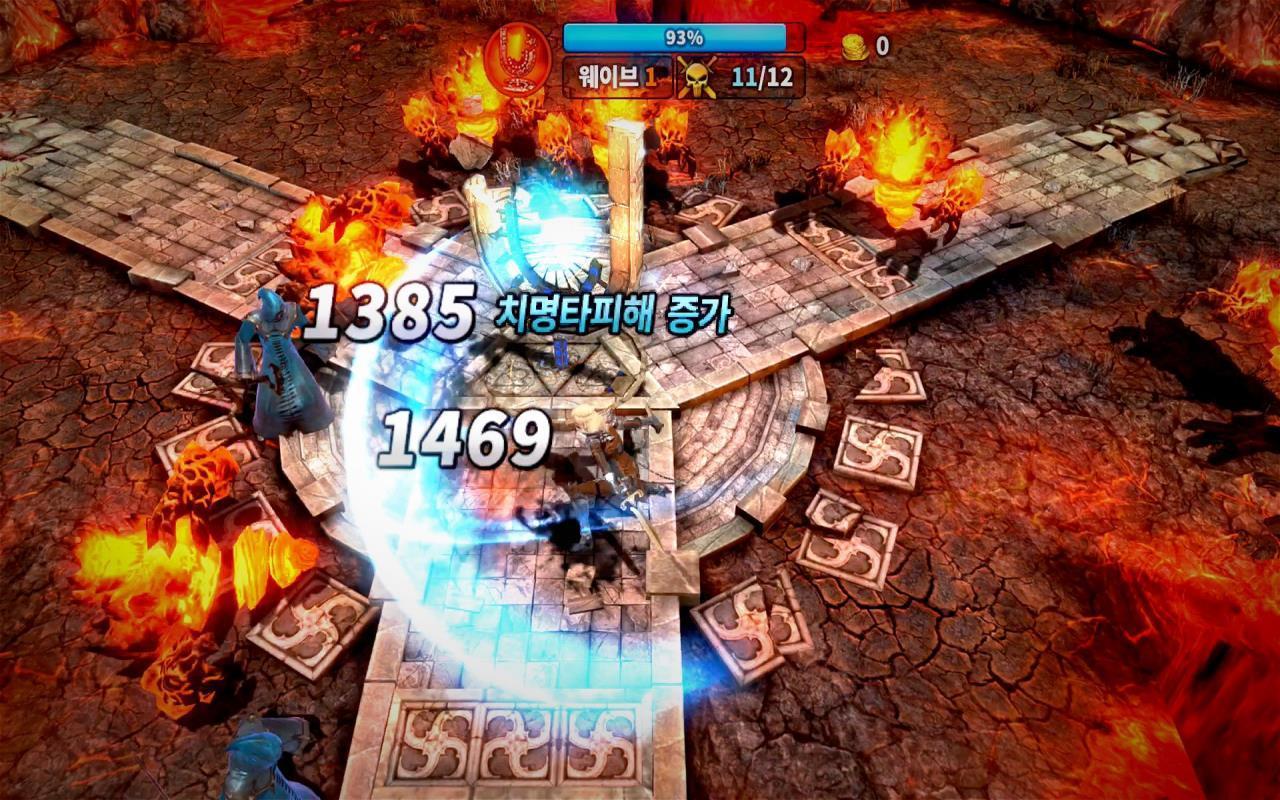Toggle the 웨이브 1 wave indicator
This screenshot has height=800, width=1280.
[612, 76]
